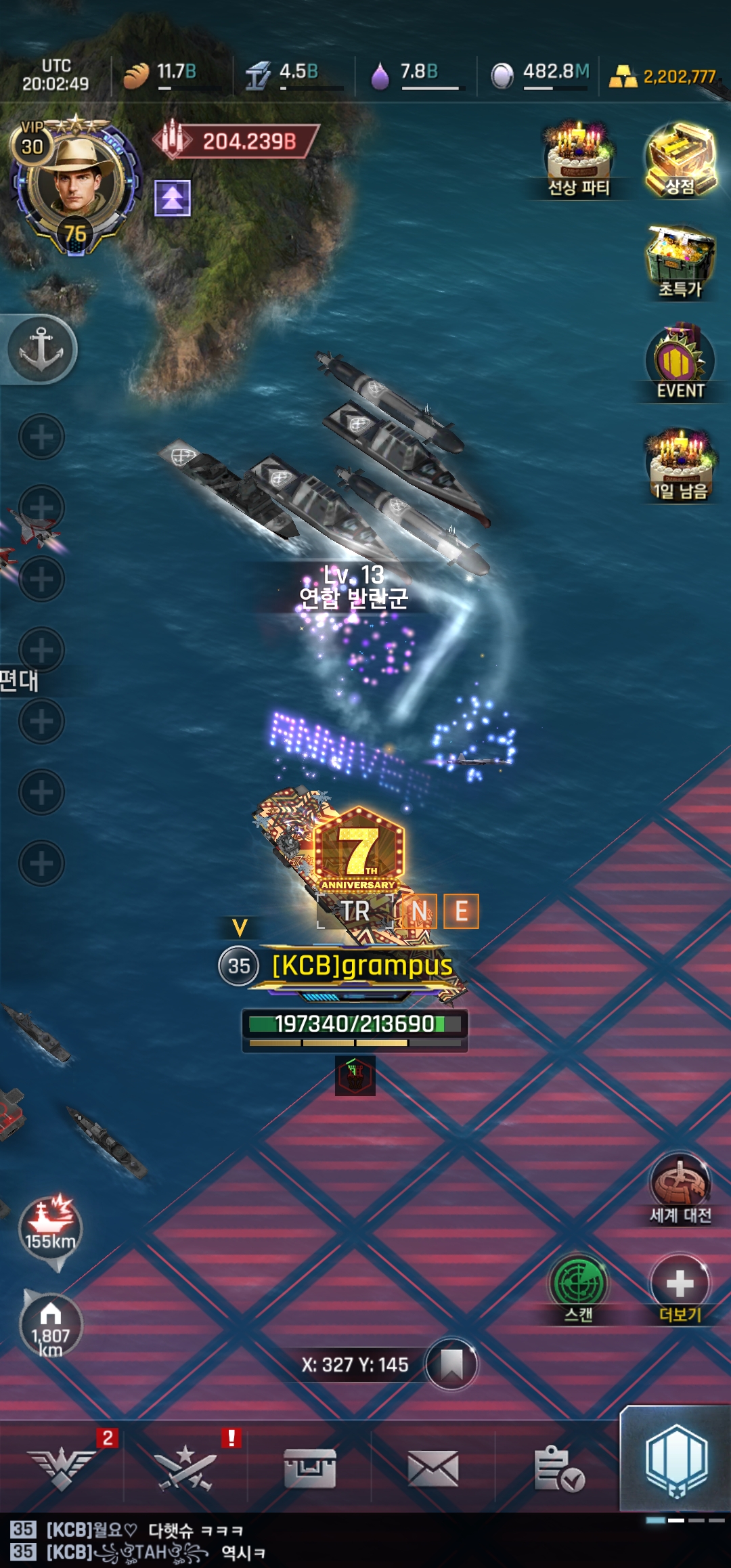Bookmark the current coordinates location

[x=451, y=1364]
